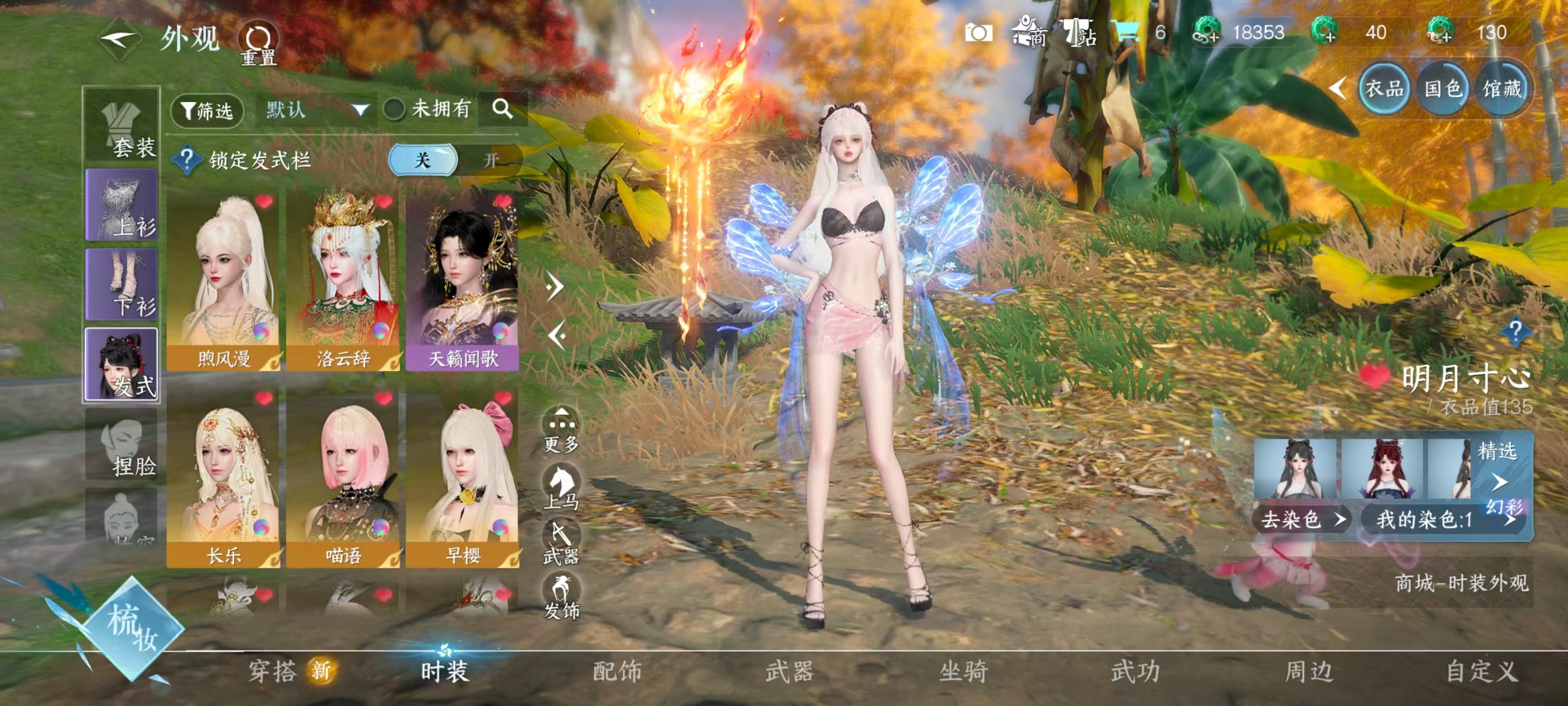1568x706 pixels.
Task: Select the 捏脸 face category
Action: pyautogui.click(x=122, y=448)
